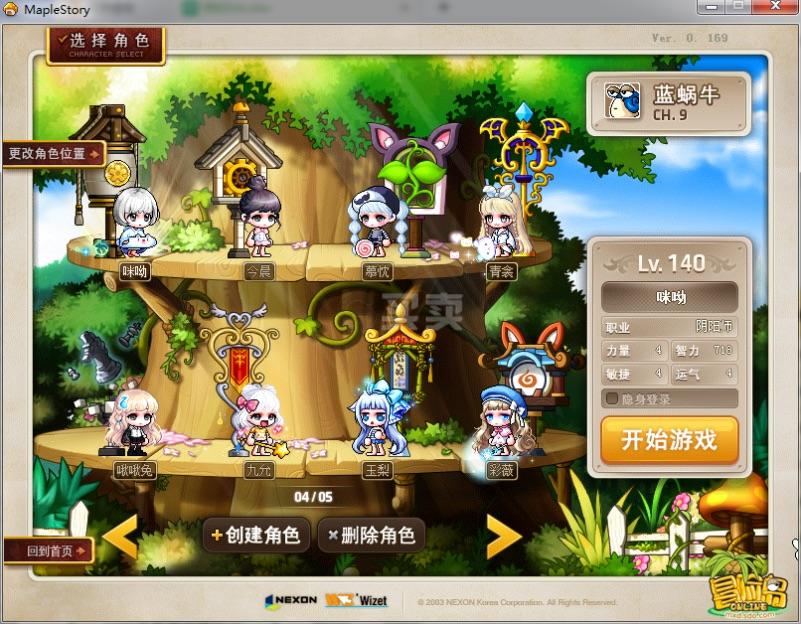Click the 开始游戏 start game button

click(669, 441)
